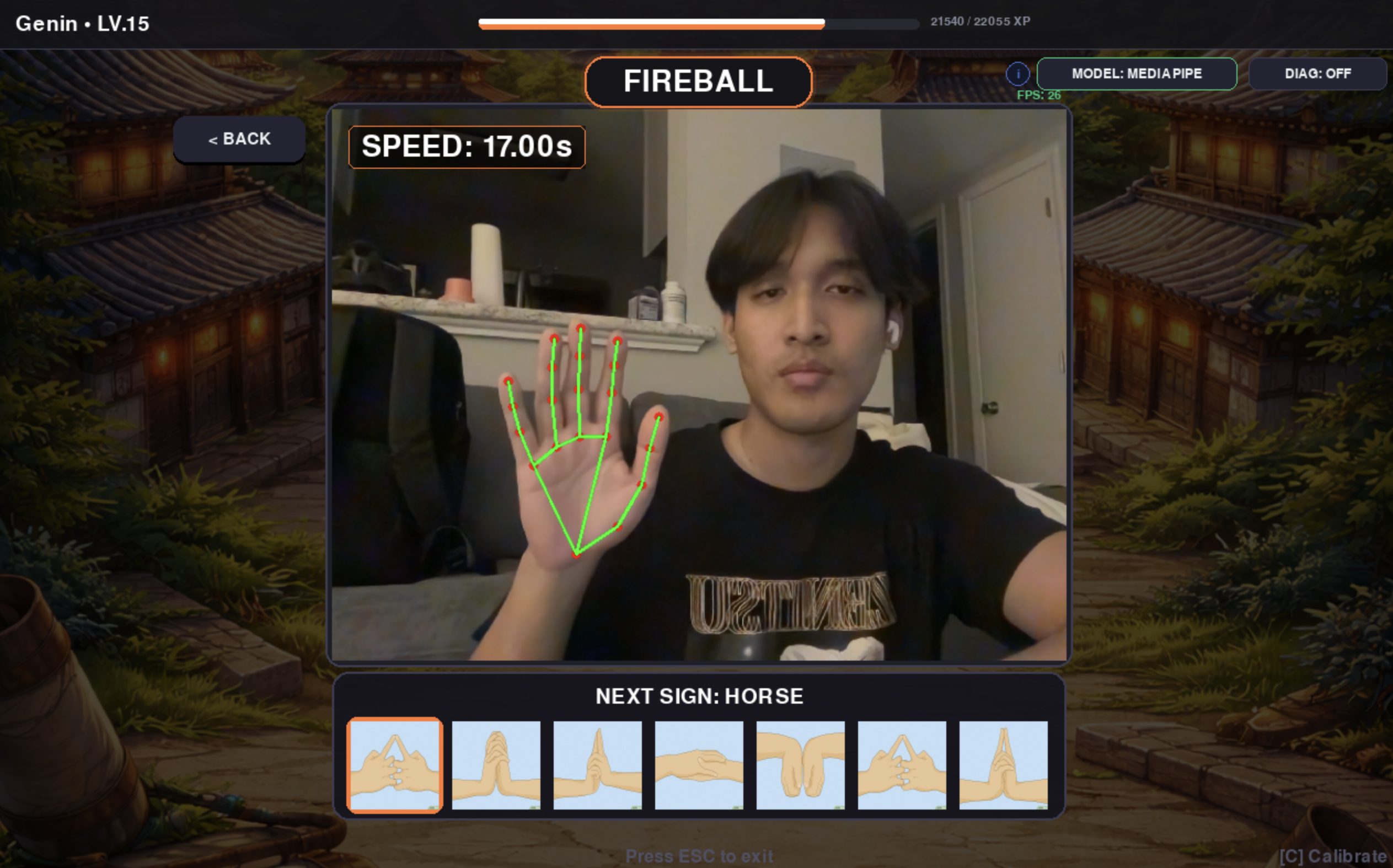Click the FIREBALL jutsu title banner
This screenshot has height=868, width=1393.
pos(699,82)
